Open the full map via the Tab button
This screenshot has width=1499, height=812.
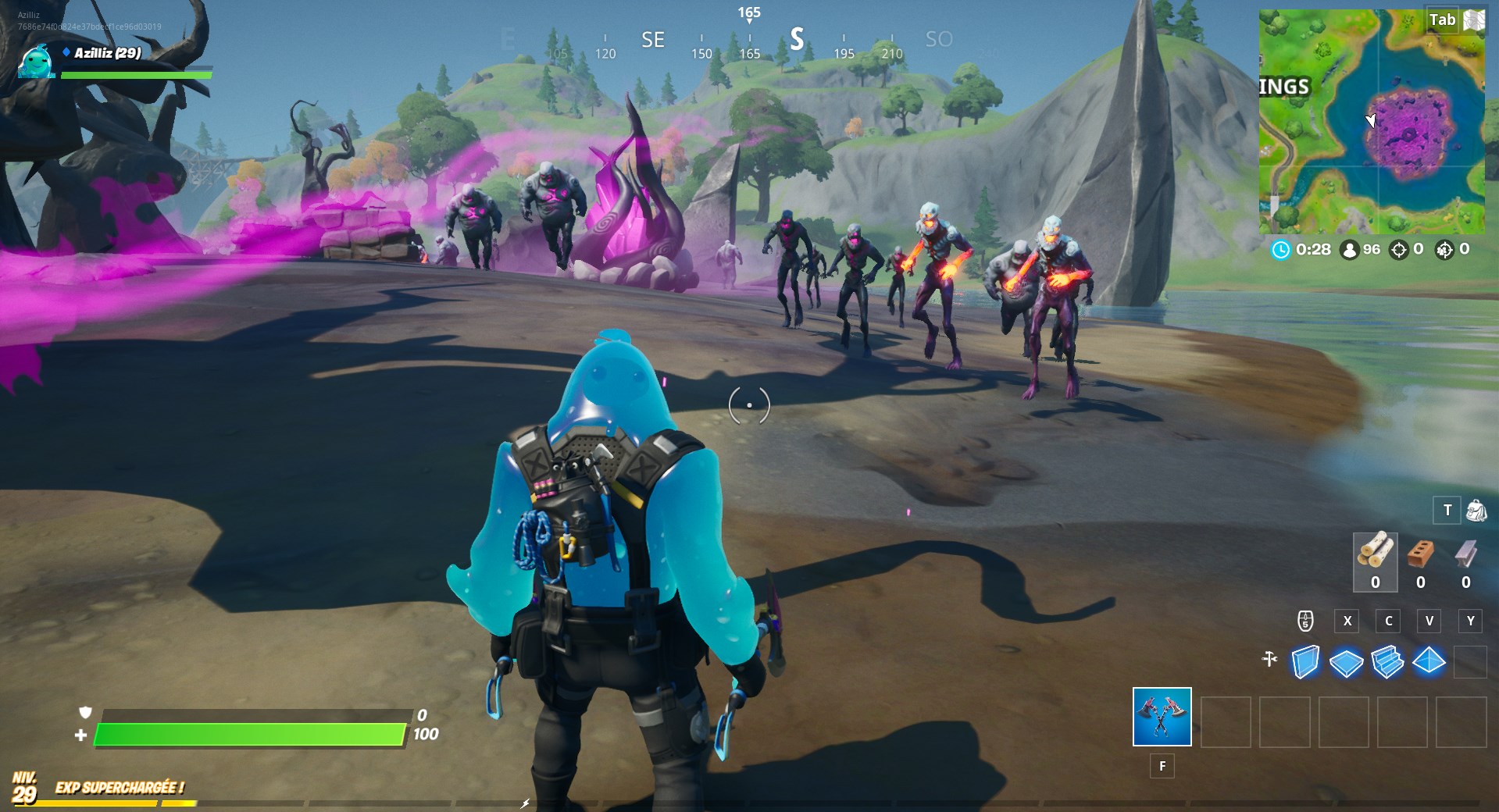point(1444,20)
